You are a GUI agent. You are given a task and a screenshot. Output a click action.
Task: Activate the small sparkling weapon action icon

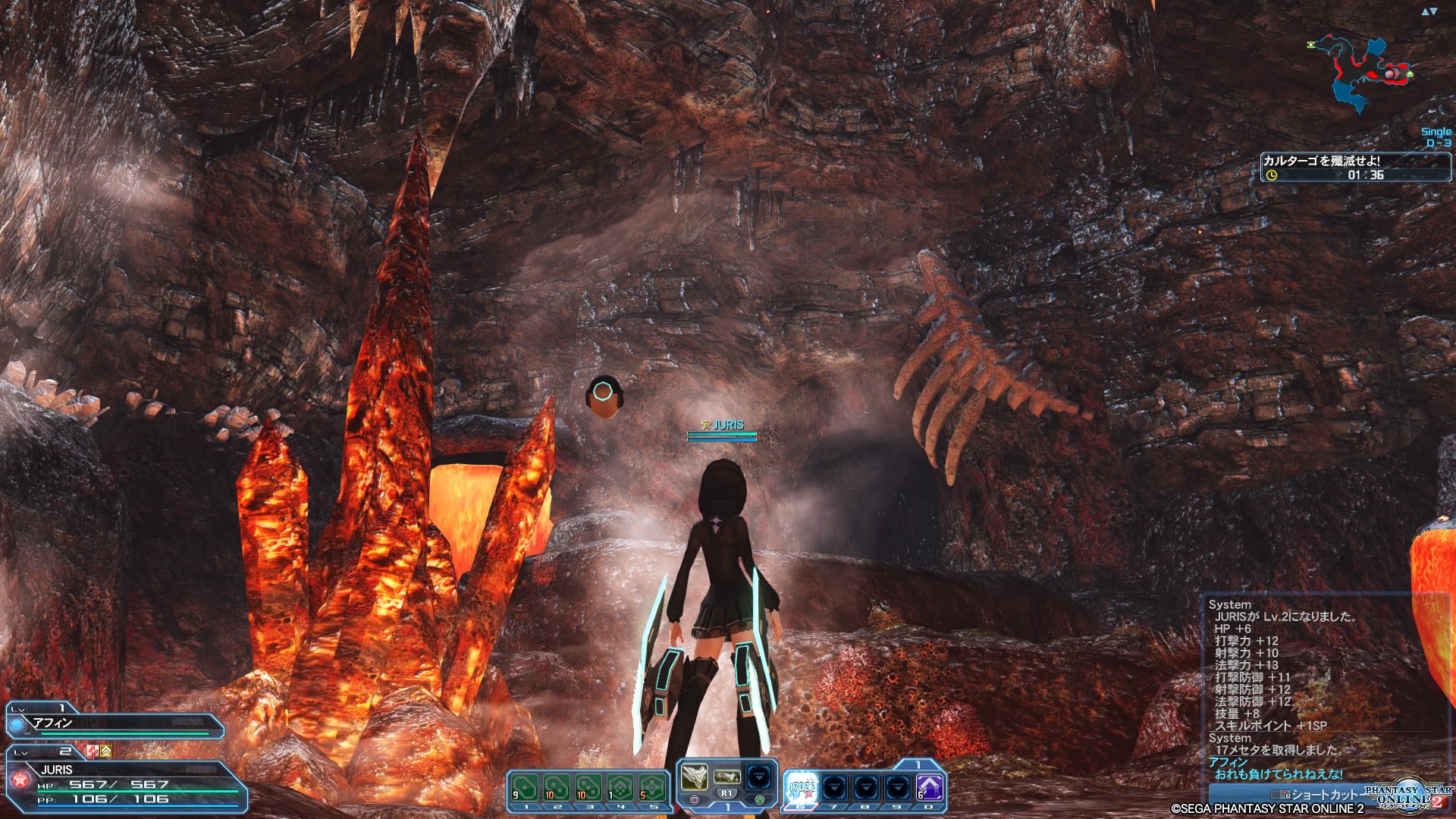pos(726,777)
